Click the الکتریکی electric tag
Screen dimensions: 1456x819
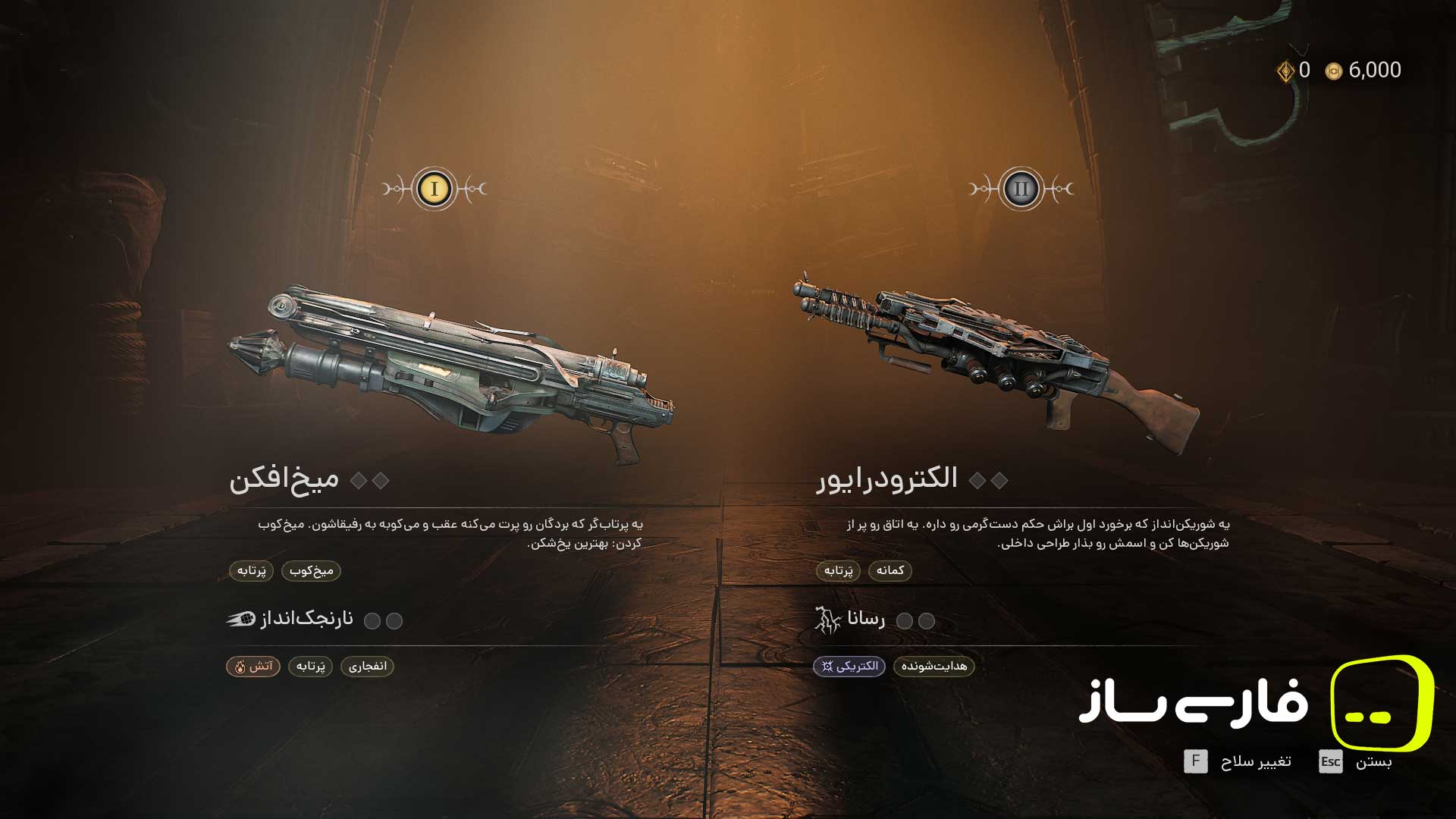(849, 667)
